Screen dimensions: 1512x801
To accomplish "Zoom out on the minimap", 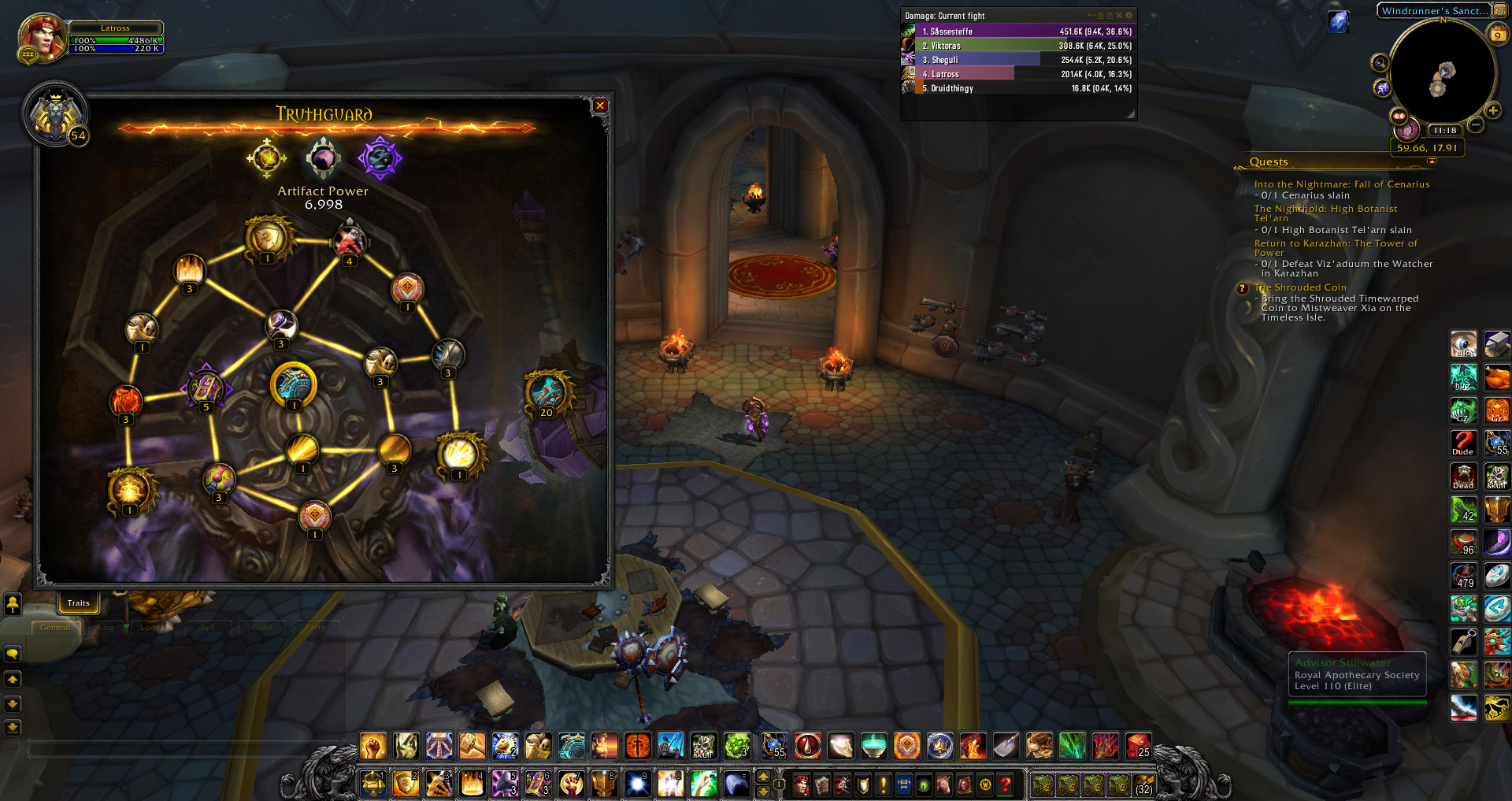I will pos(1476,124).
